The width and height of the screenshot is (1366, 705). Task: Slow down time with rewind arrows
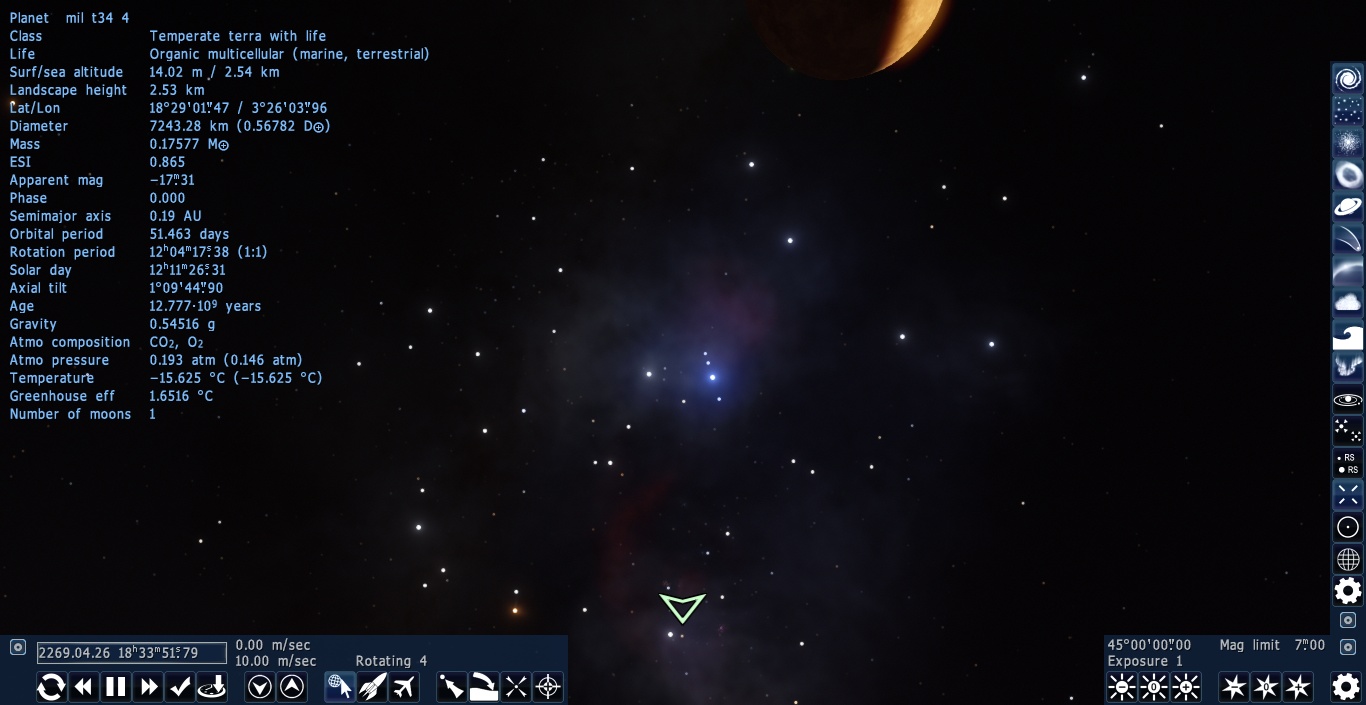pos(84,687)
